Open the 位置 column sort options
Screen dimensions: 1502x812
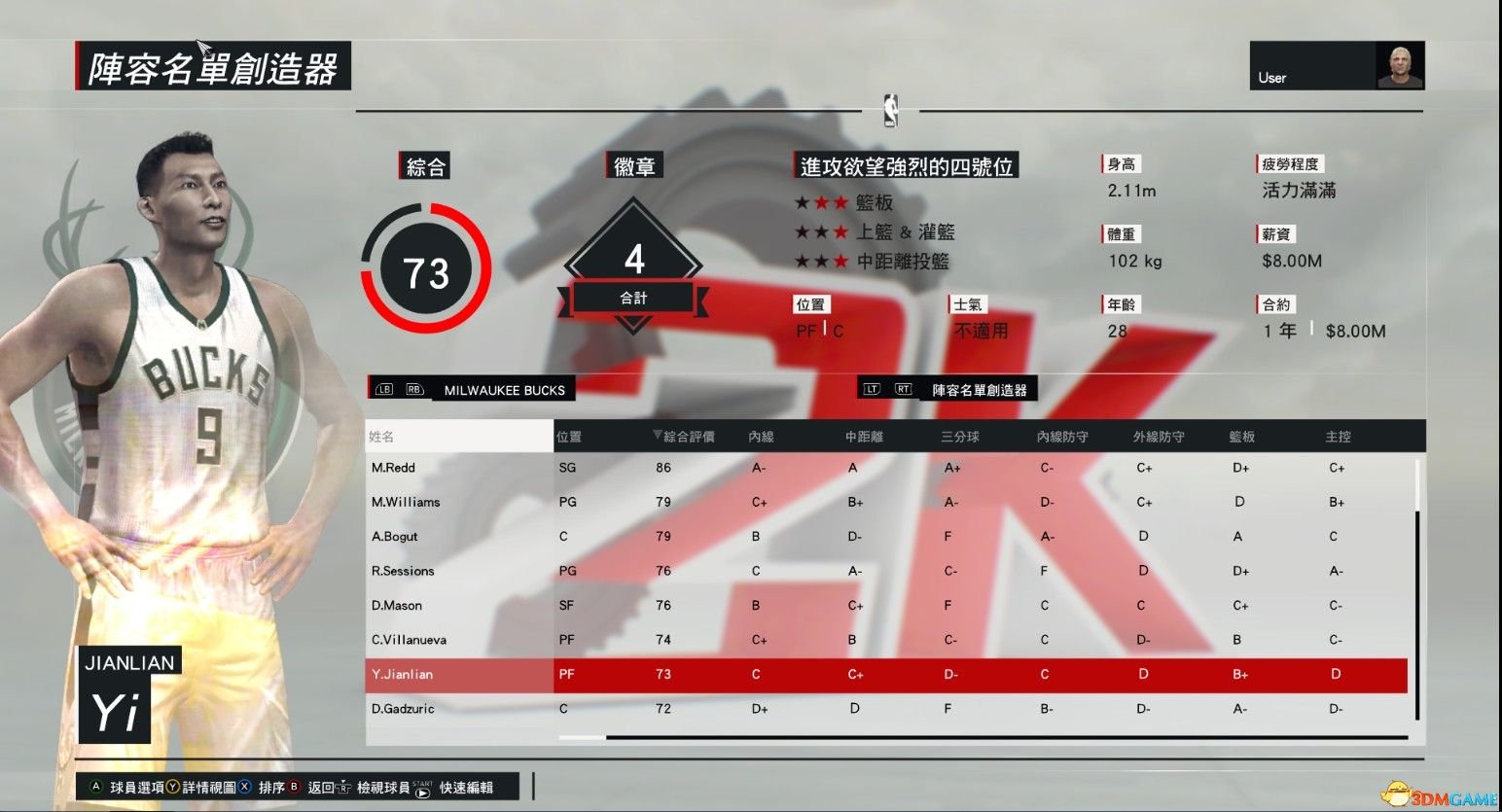[567, 436]
